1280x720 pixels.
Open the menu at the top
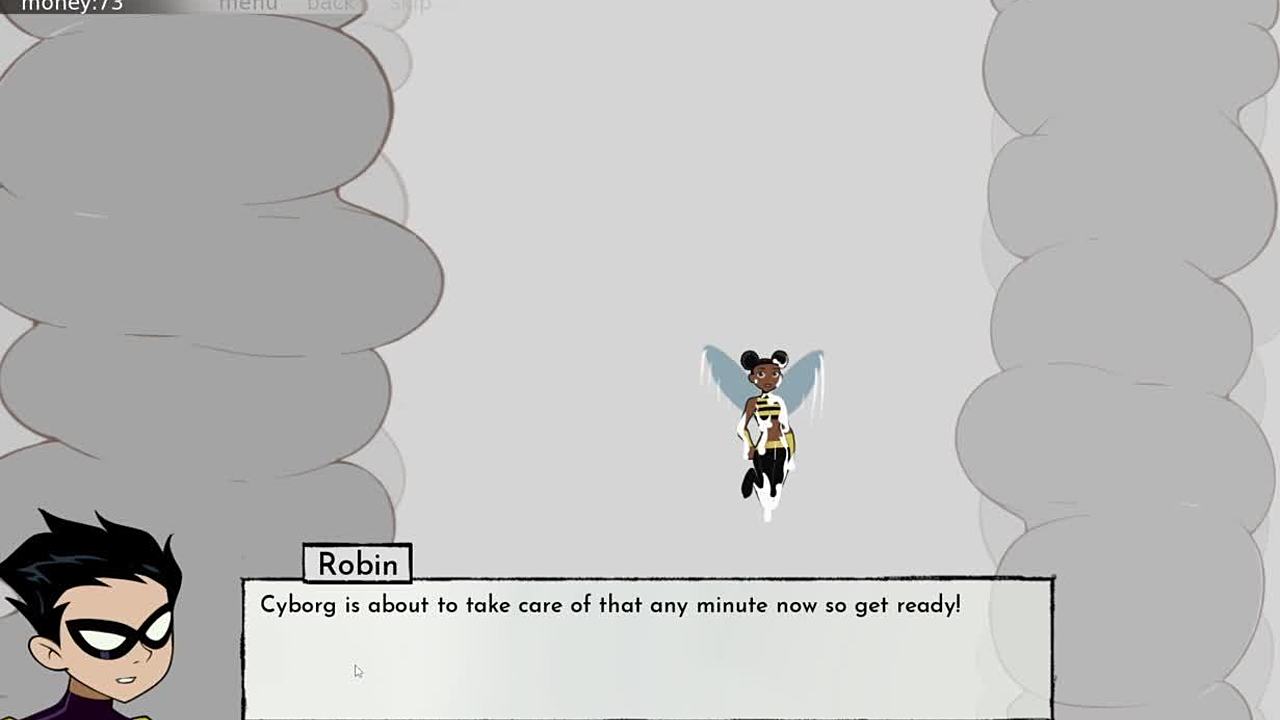coord(248,6)
